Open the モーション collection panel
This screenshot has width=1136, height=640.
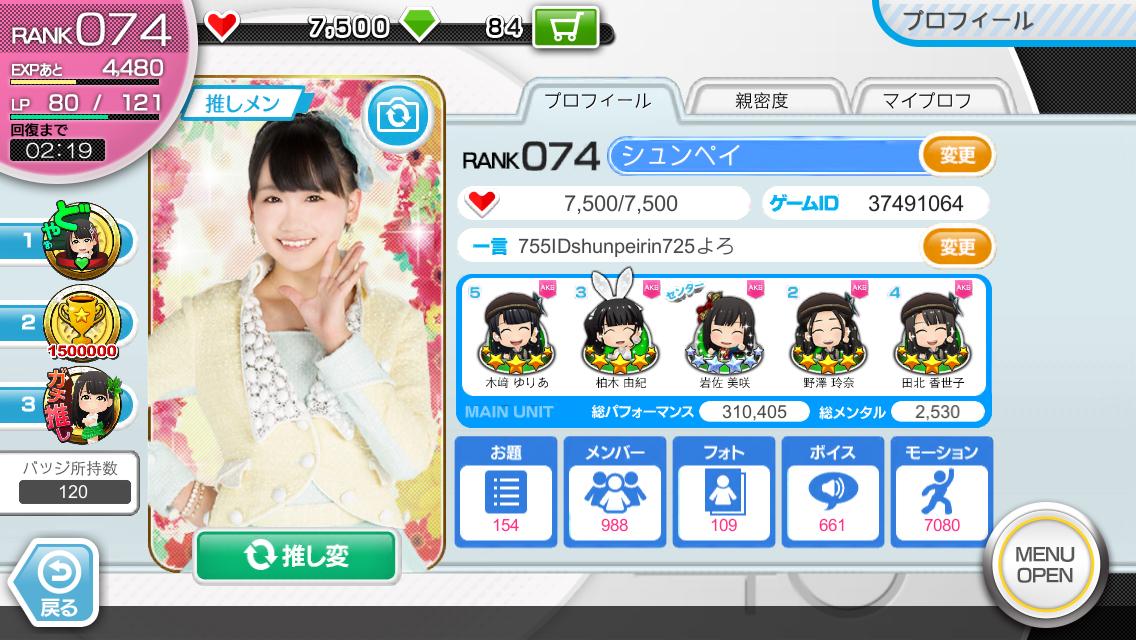coord(942,491)
